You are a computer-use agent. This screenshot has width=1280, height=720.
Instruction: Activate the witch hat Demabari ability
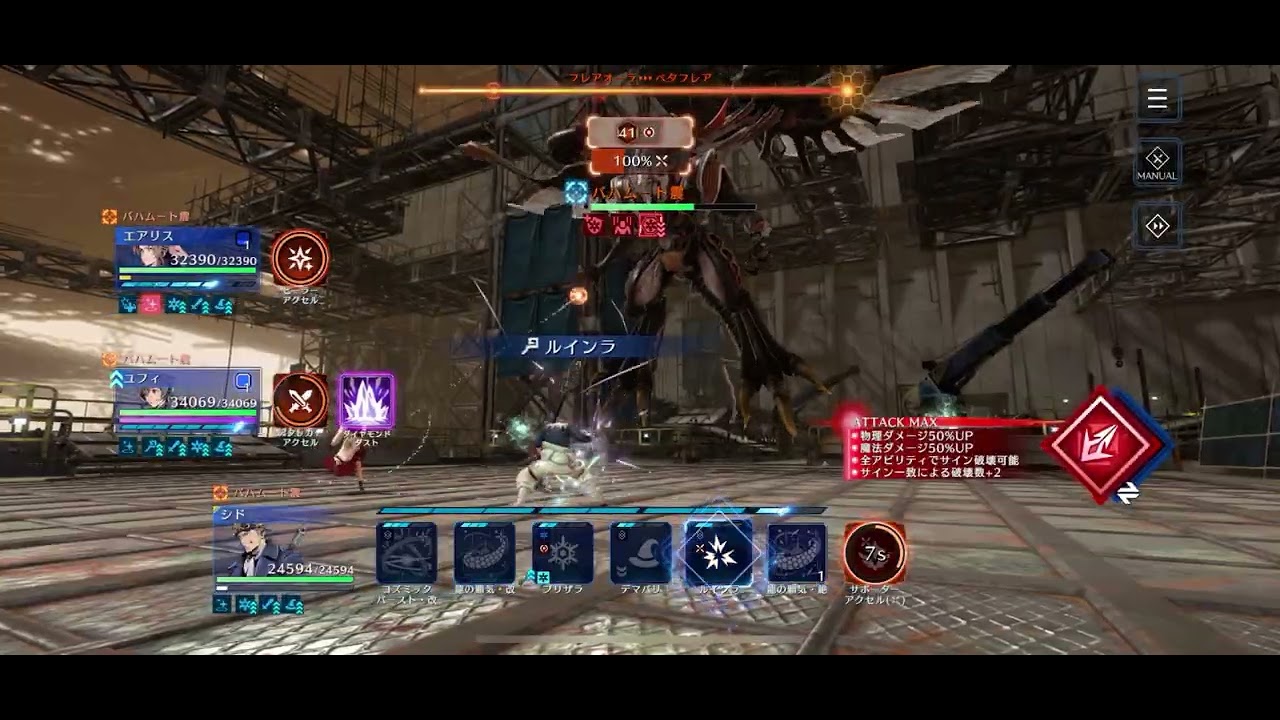click(x=640, y=553)
